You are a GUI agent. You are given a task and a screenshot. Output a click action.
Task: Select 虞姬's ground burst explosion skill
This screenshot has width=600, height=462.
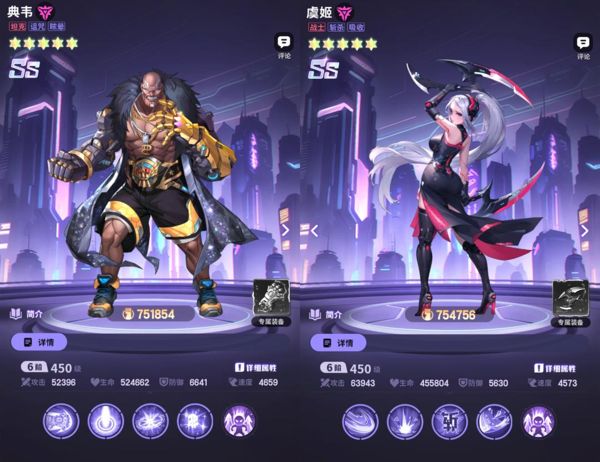[x=404, y=422]
